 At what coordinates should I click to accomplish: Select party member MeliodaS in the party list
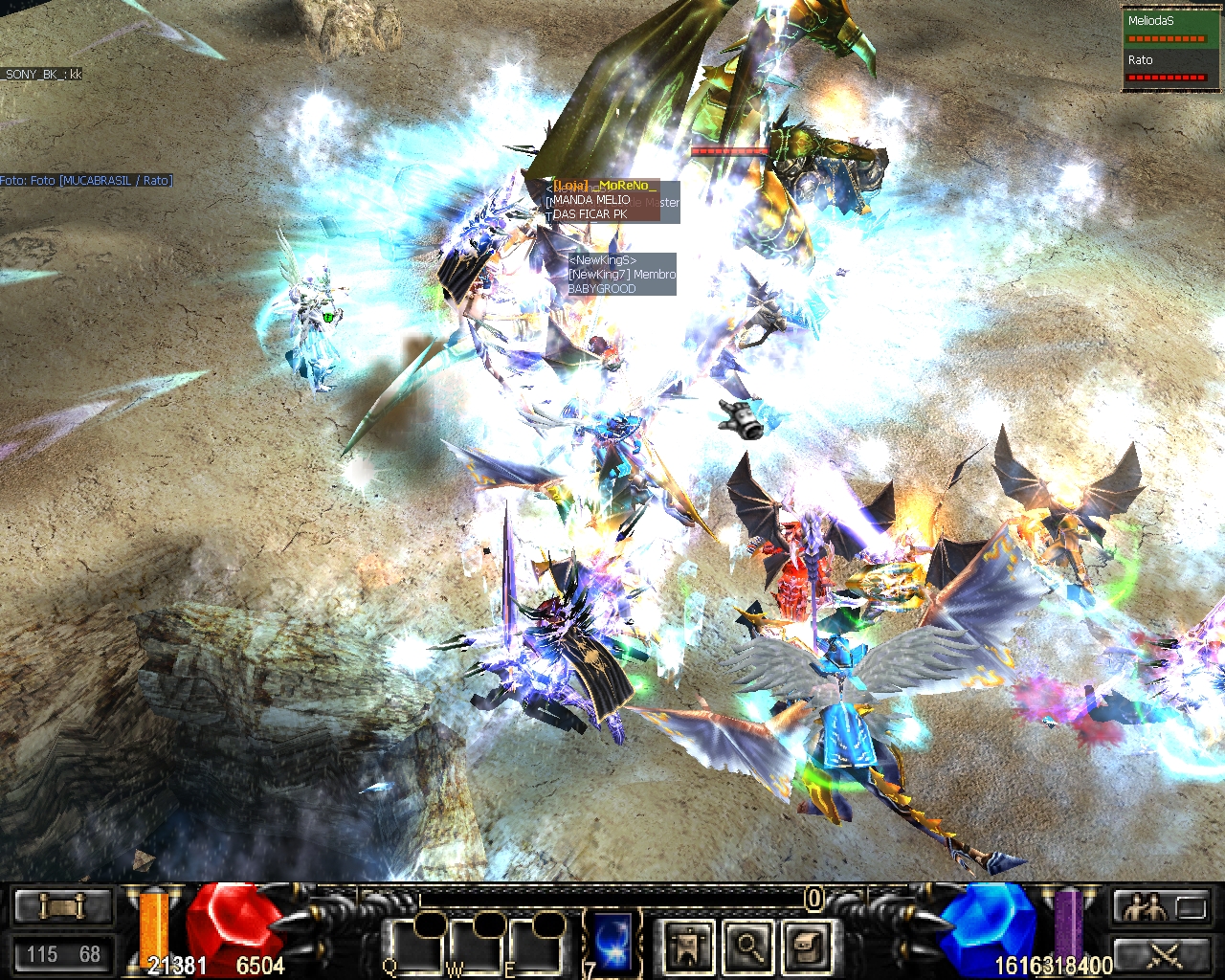coord(1166,28)
